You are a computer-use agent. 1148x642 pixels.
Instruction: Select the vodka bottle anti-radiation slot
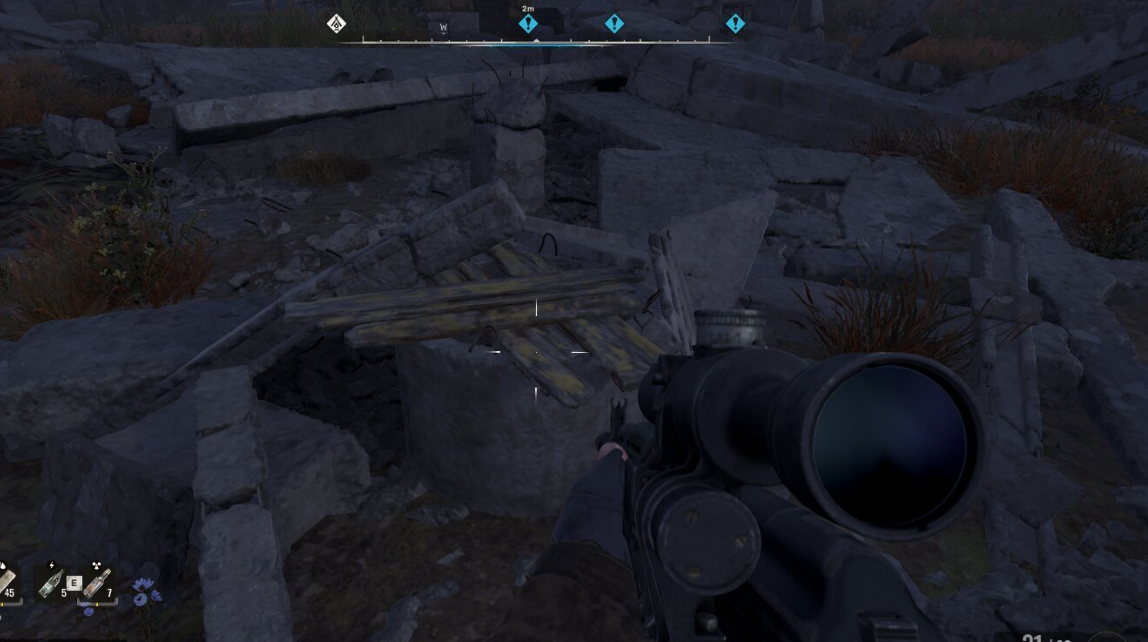(x=96, y=582)
